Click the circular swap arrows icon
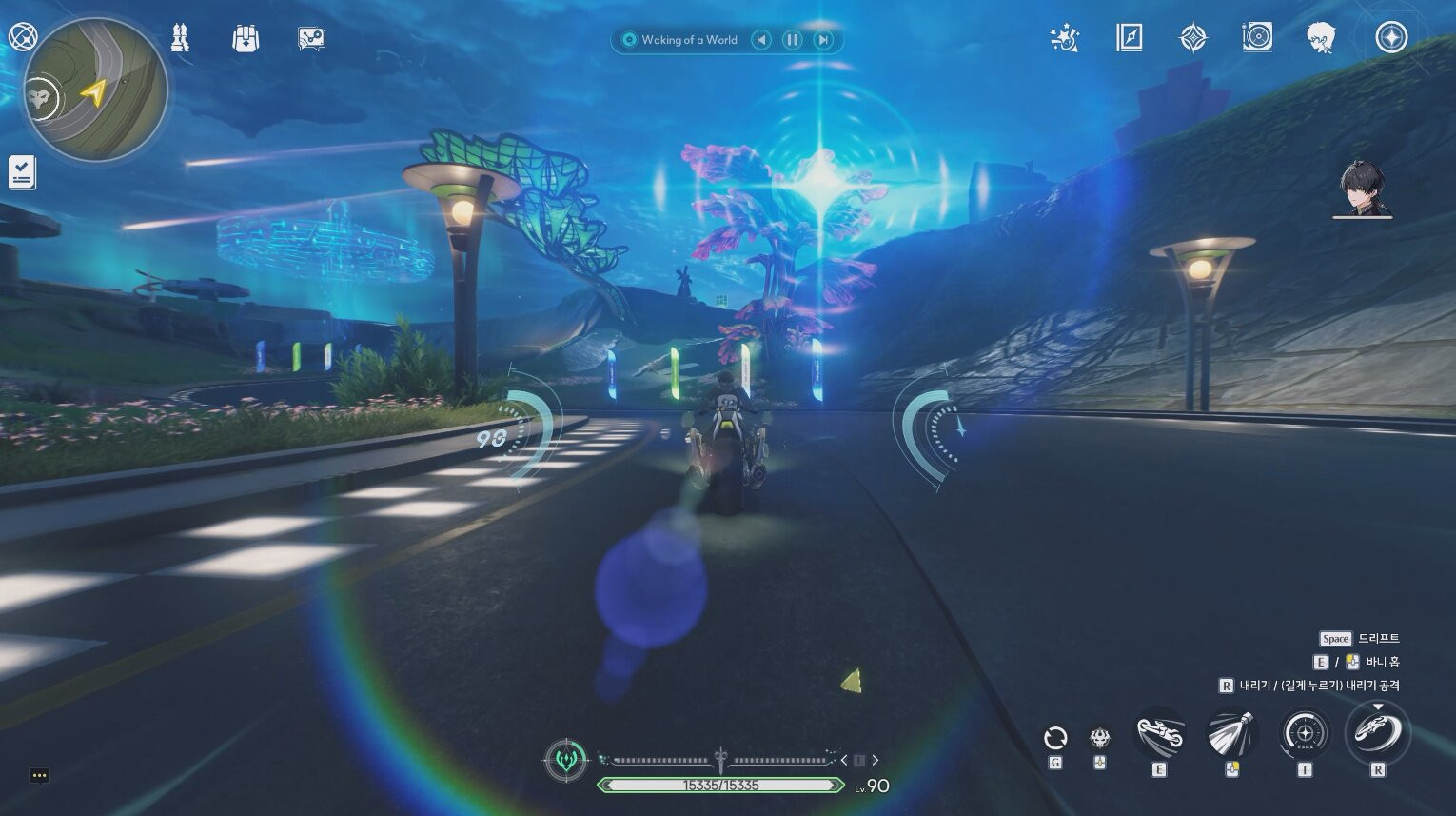Viewport: 1456px width, 816px height. [x=1055, y=738]
